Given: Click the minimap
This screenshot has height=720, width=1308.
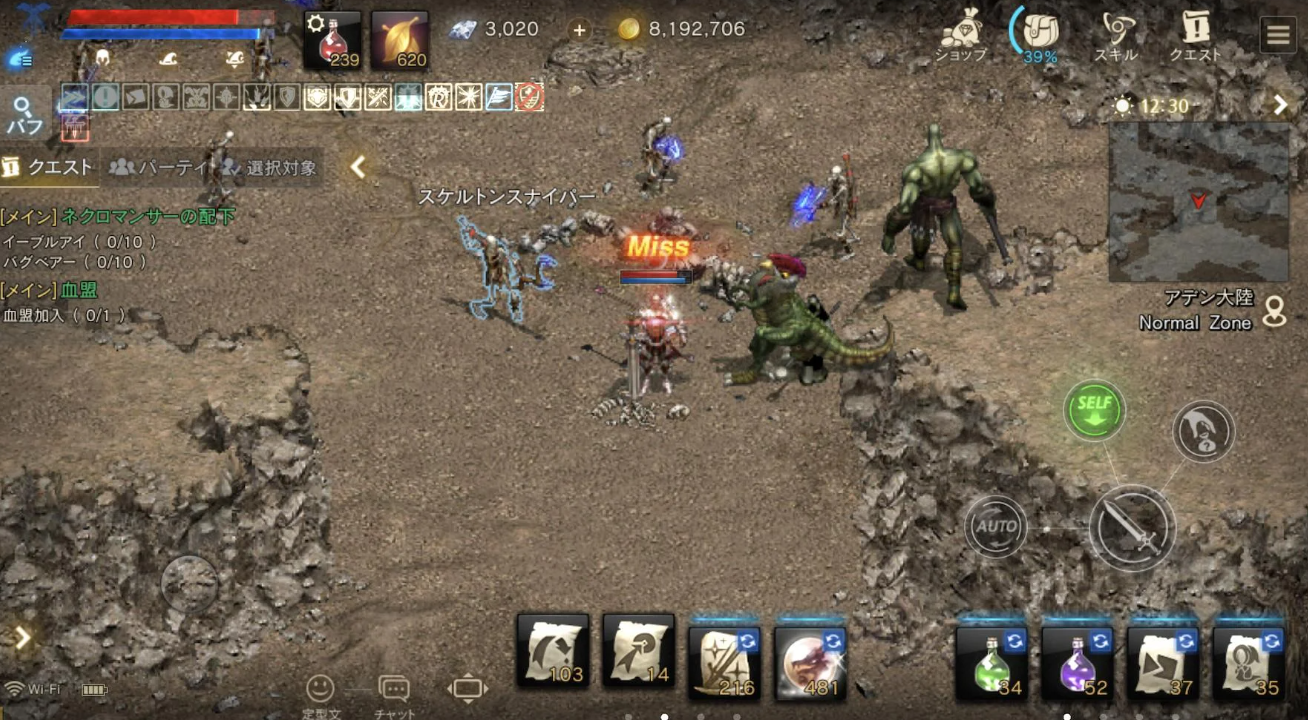Looking at the screenshot, I should (x=1198, y=201).
